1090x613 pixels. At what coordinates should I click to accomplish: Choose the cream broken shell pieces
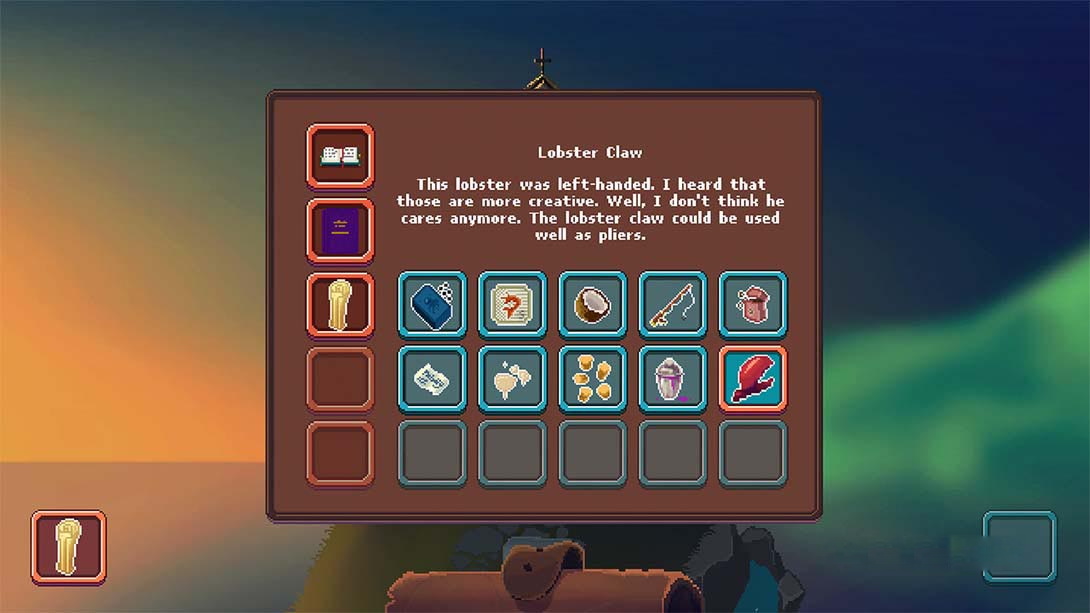tap(512, 379)
